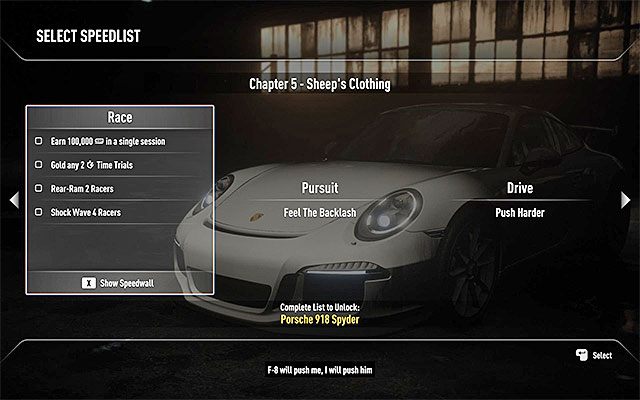The image size is (640, 400).
Task: Click the Gold any 2 Time Trials objective
Action: click(98, 164)
